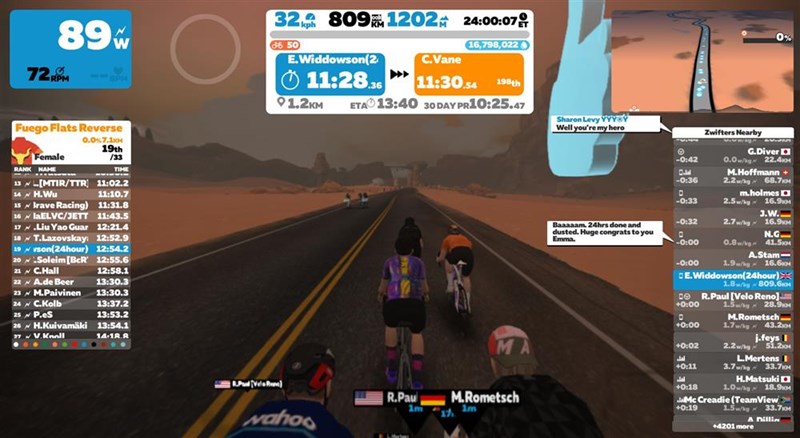Click the C.Vane orange segment rival panel
Viewport: 800px width, 438px height.
point(469,71)
